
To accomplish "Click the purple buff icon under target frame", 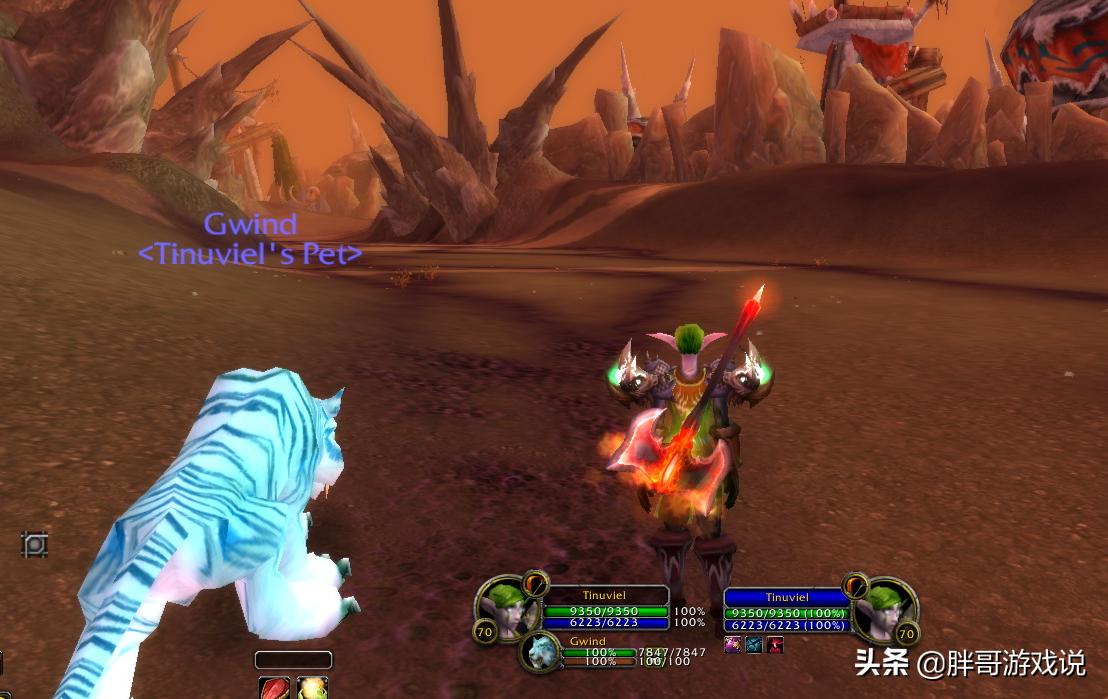I will coord(733,645).
